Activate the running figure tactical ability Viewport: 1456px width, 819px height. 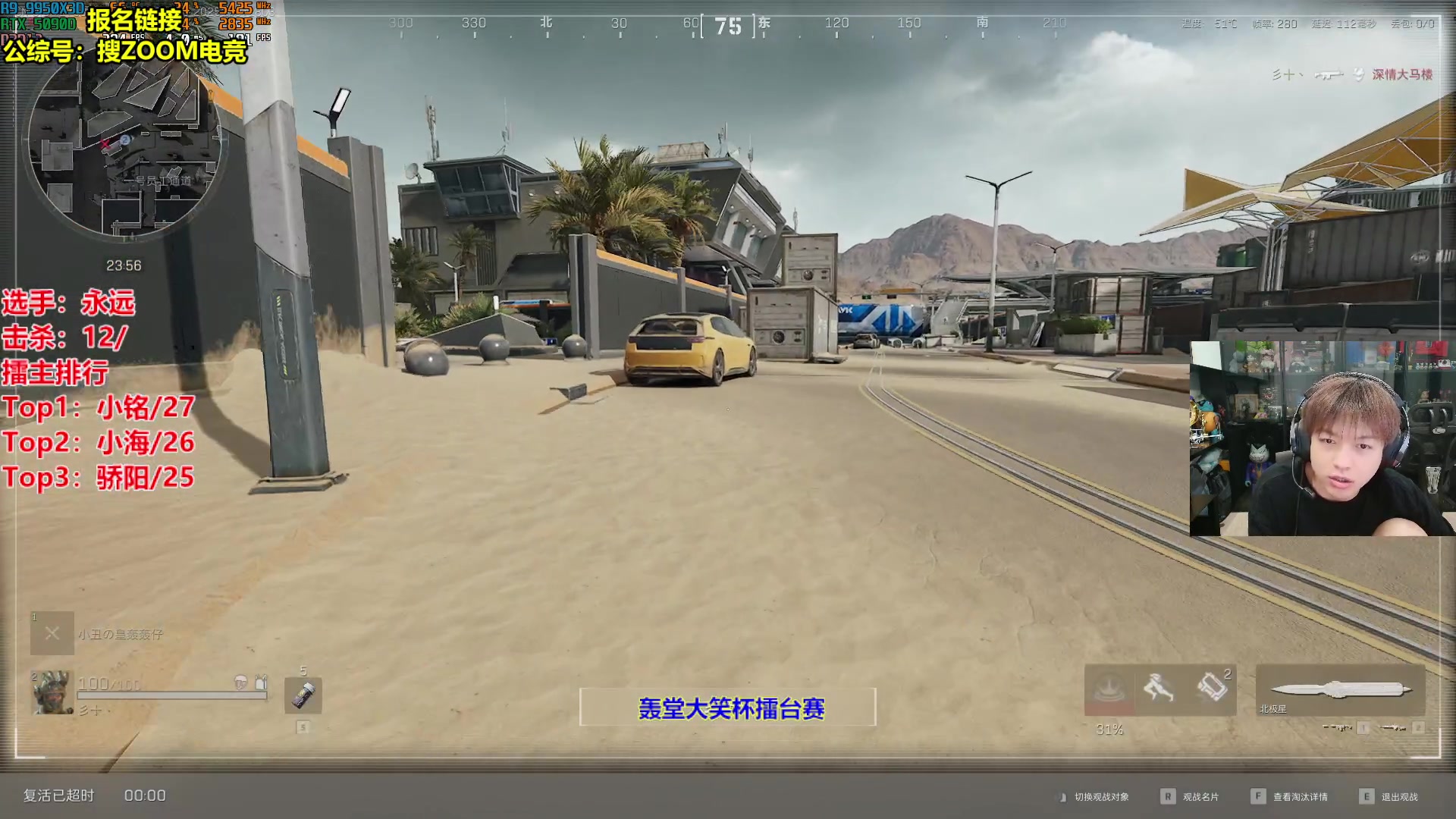pos(1159,689)
